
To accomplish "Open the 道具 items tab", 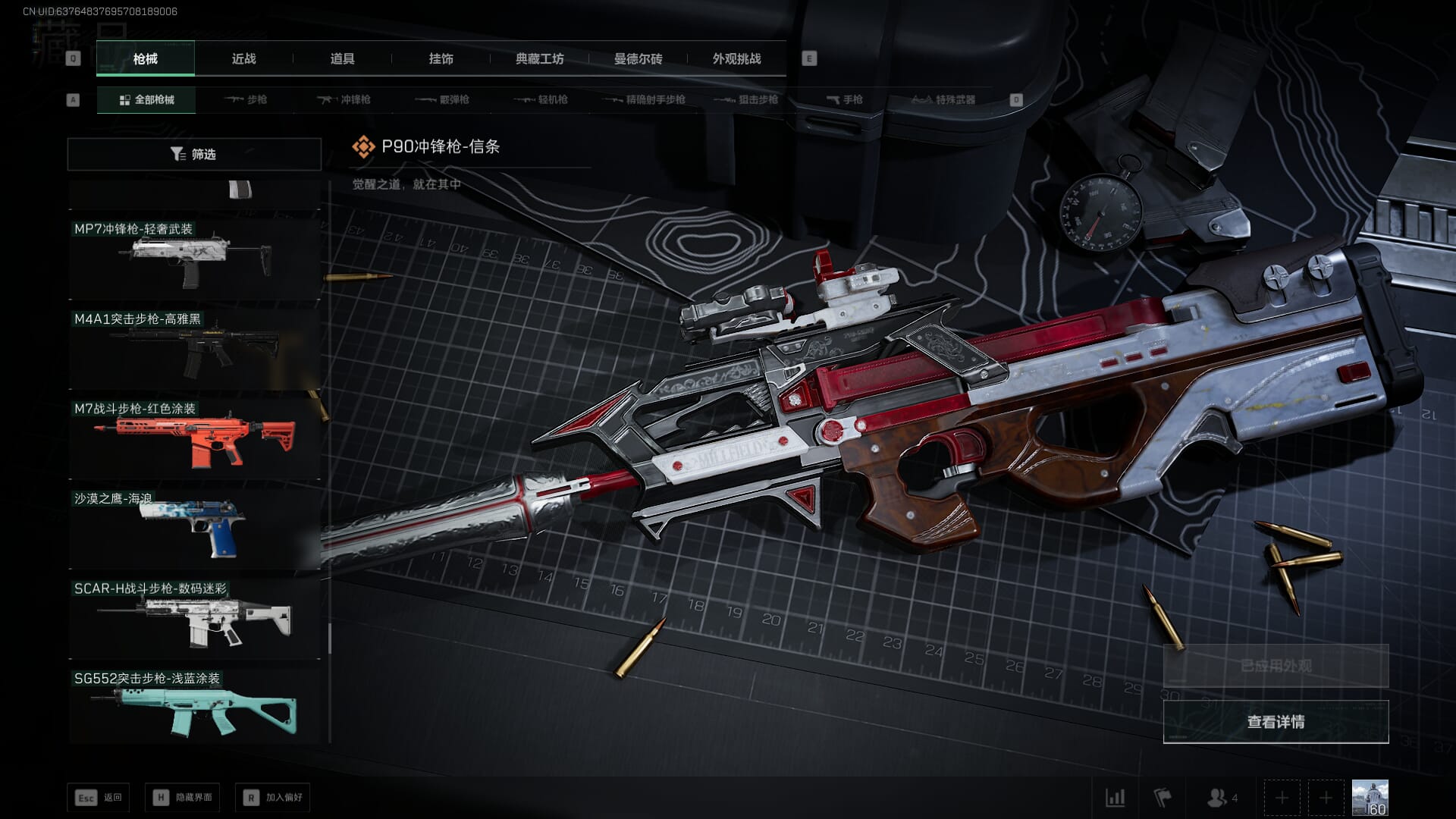I will click(342, 58).
